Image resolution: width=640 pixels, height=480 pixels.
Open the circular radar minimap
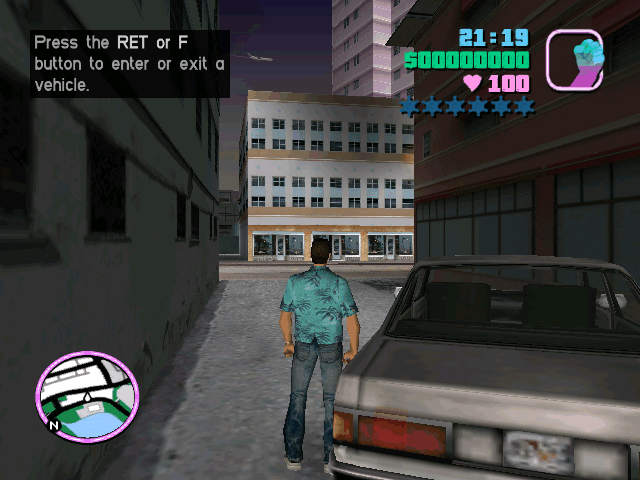point(87,395)
